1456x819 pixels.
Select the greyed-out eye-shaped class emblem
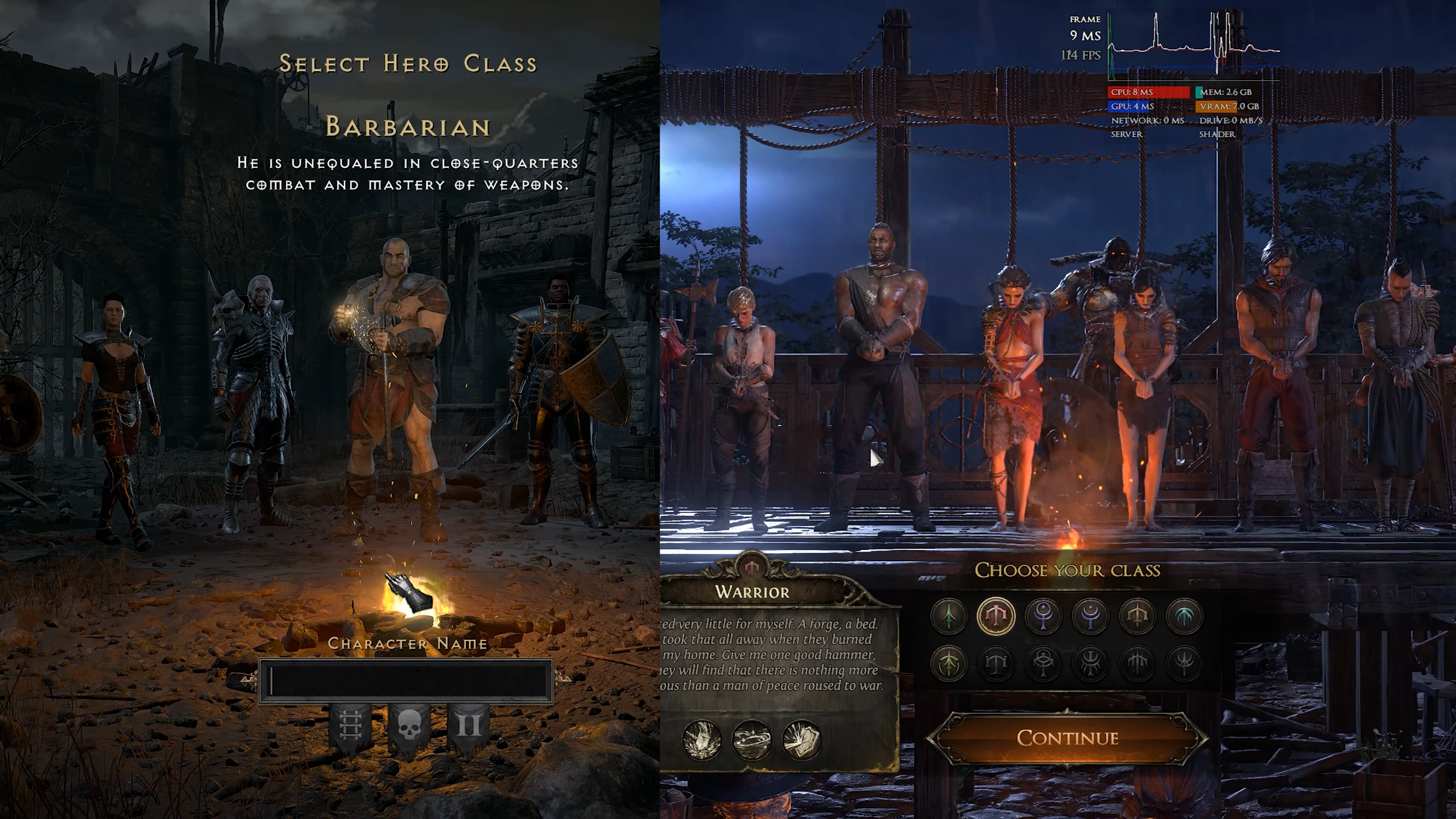click(x=1043, y=663)
